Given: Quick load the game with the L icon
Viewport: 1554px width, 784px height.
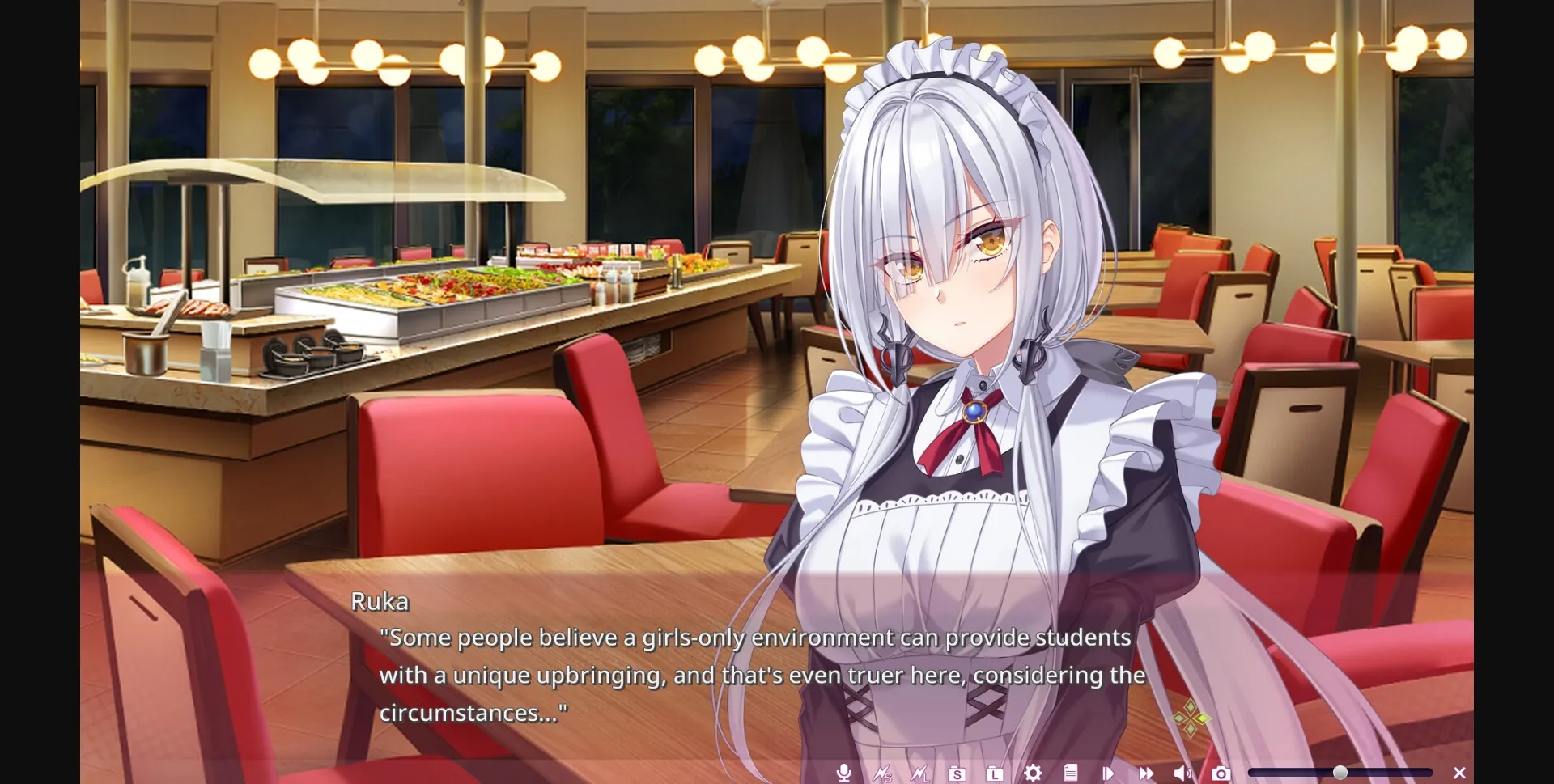Looking at the screenshot, I should (995, 773).
